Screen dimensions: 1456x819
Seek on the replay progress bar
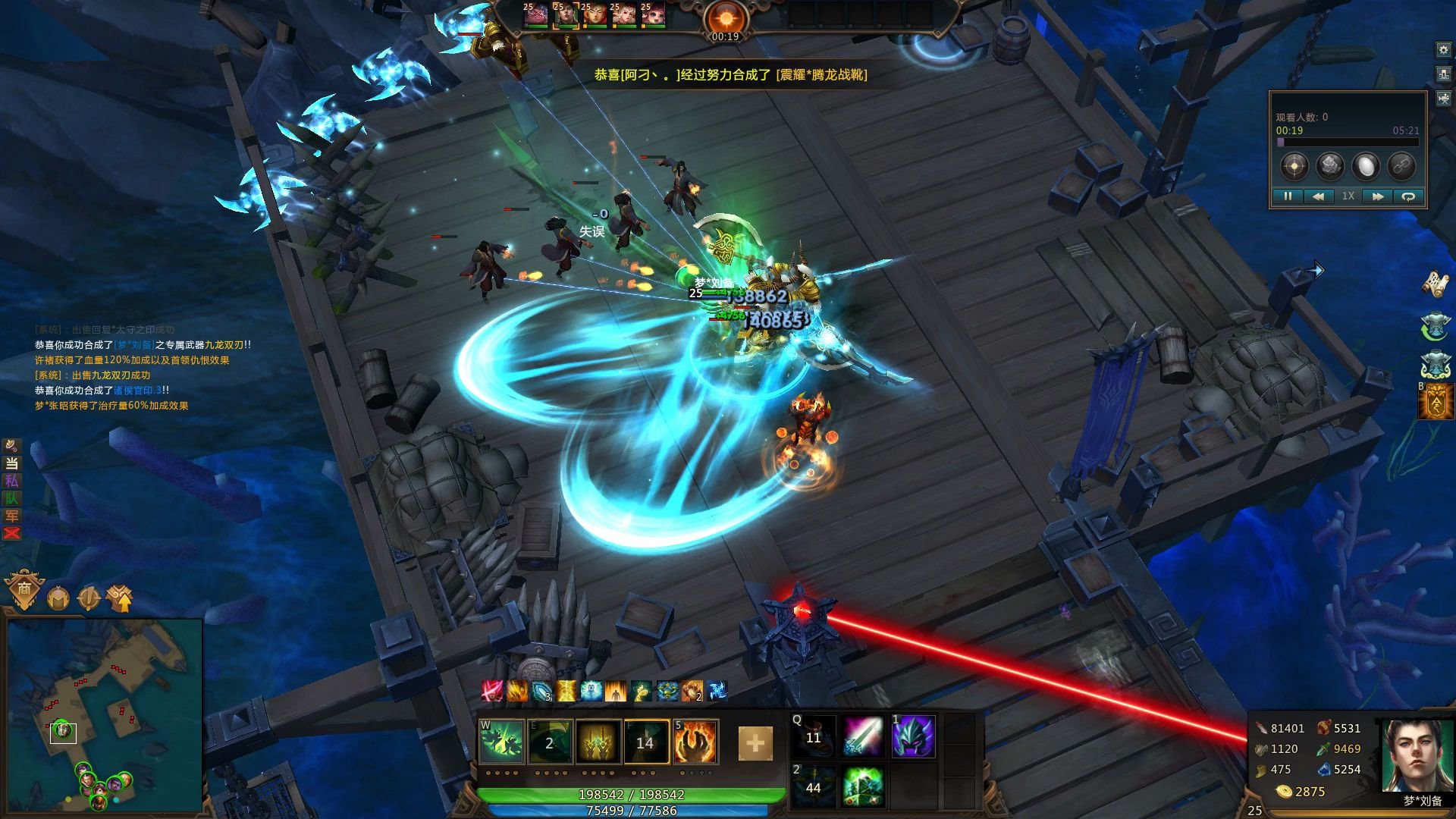[1347, 142]
